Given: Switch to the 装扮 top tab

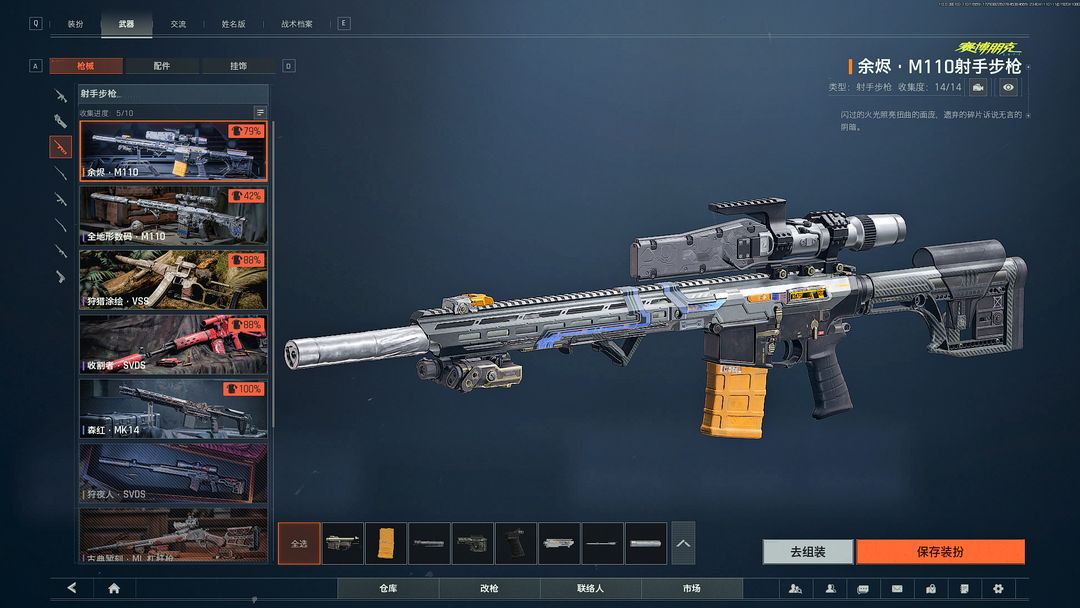Looking at the screenshot, I should point(76,23).
